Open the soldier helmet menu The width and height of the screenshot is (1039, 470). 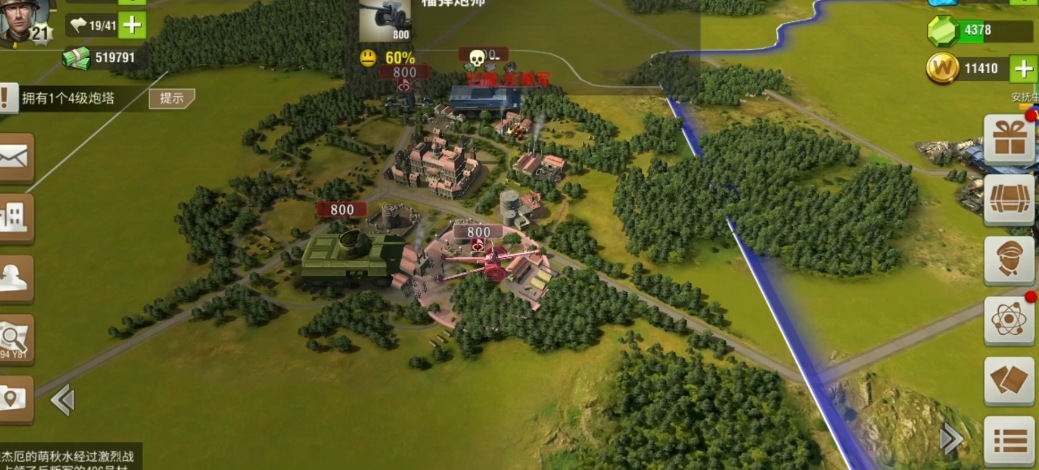(1009, 260)
